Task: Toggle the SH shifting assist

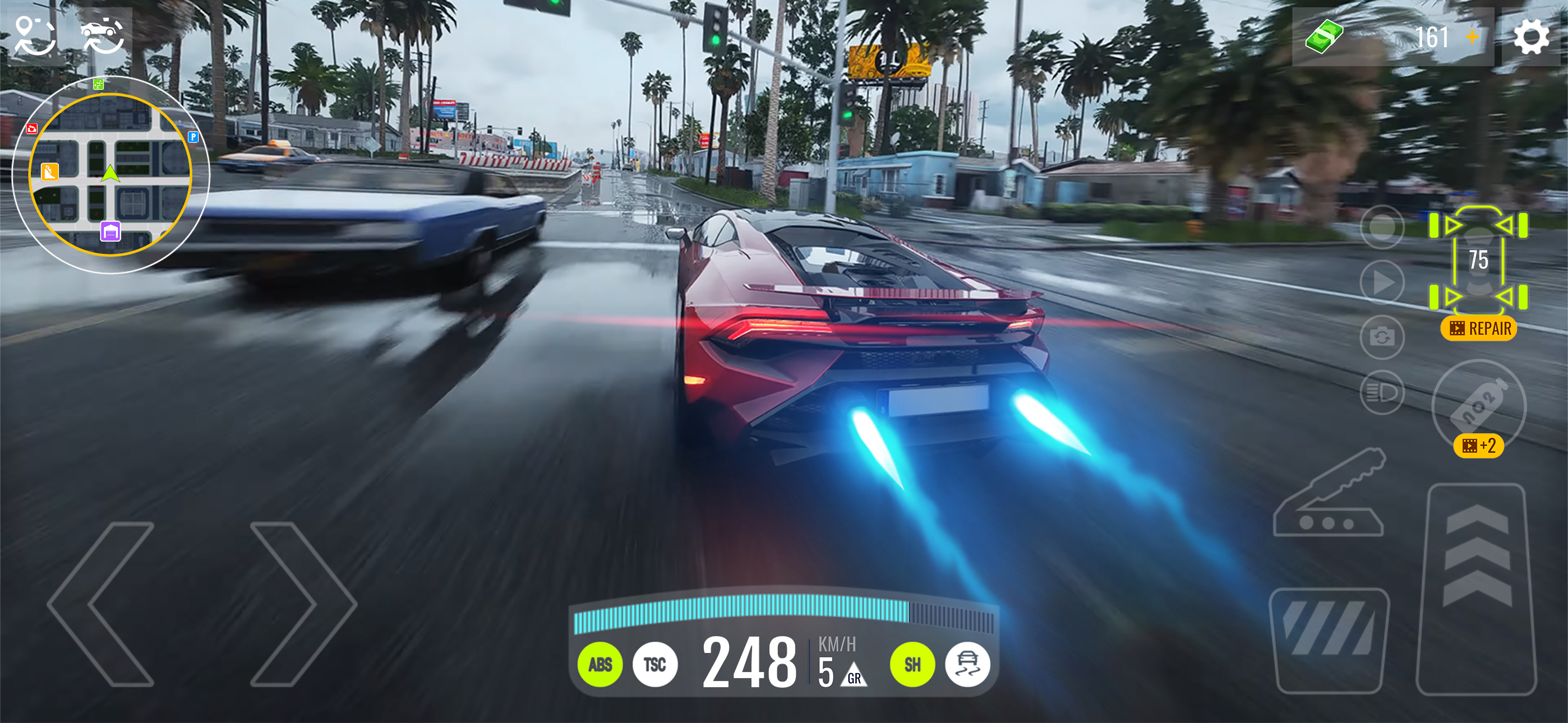Action: click(x=912, y=665)
